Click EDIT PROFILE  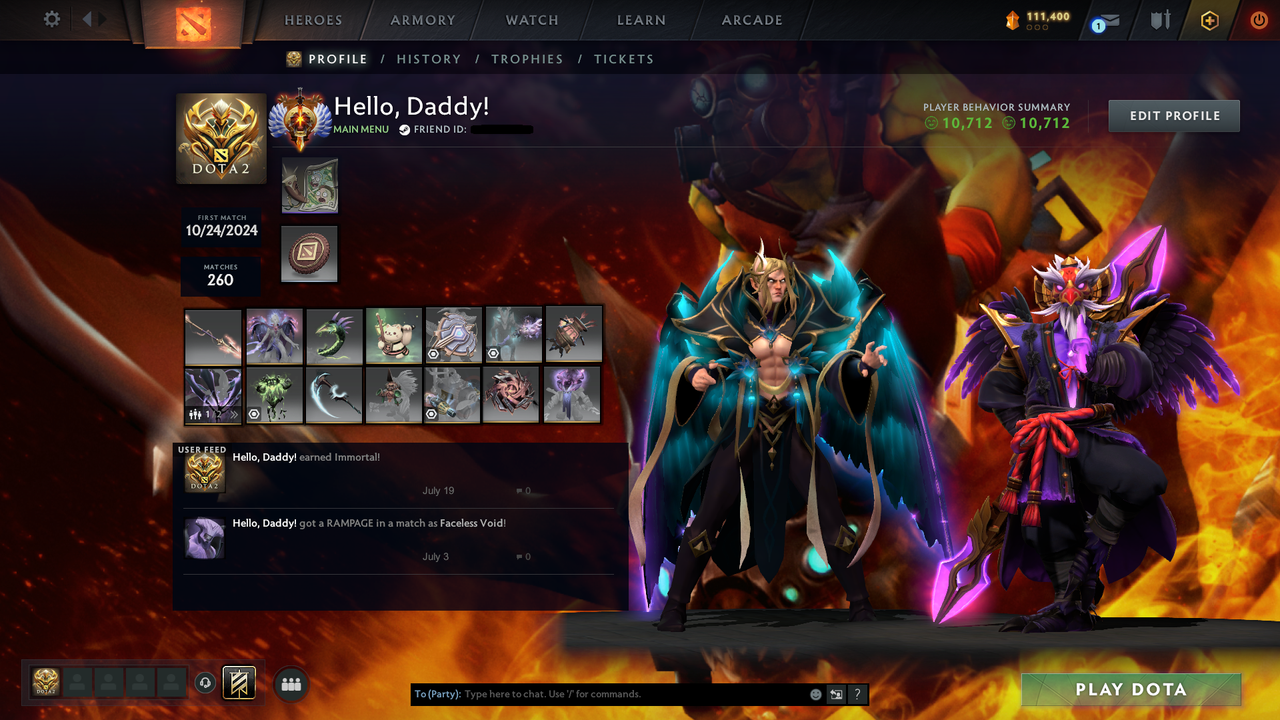pyautogui.click(x=1173, y=115)
